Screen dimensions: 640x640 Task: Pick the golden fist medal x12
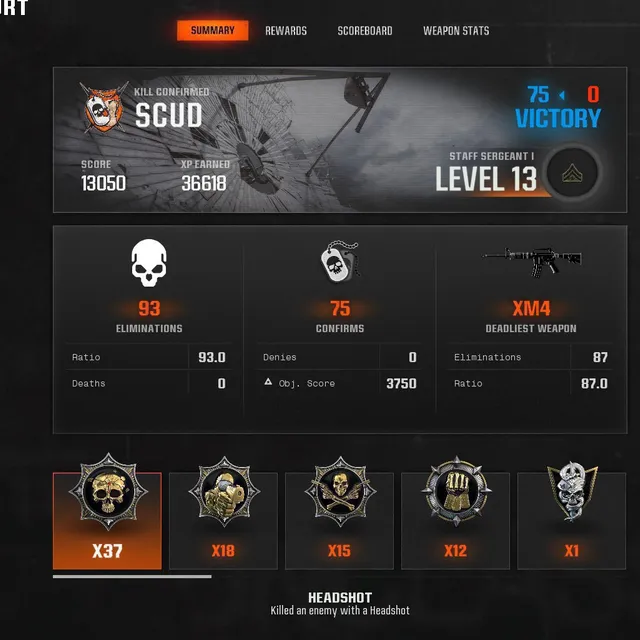click(x=455, y=520)
